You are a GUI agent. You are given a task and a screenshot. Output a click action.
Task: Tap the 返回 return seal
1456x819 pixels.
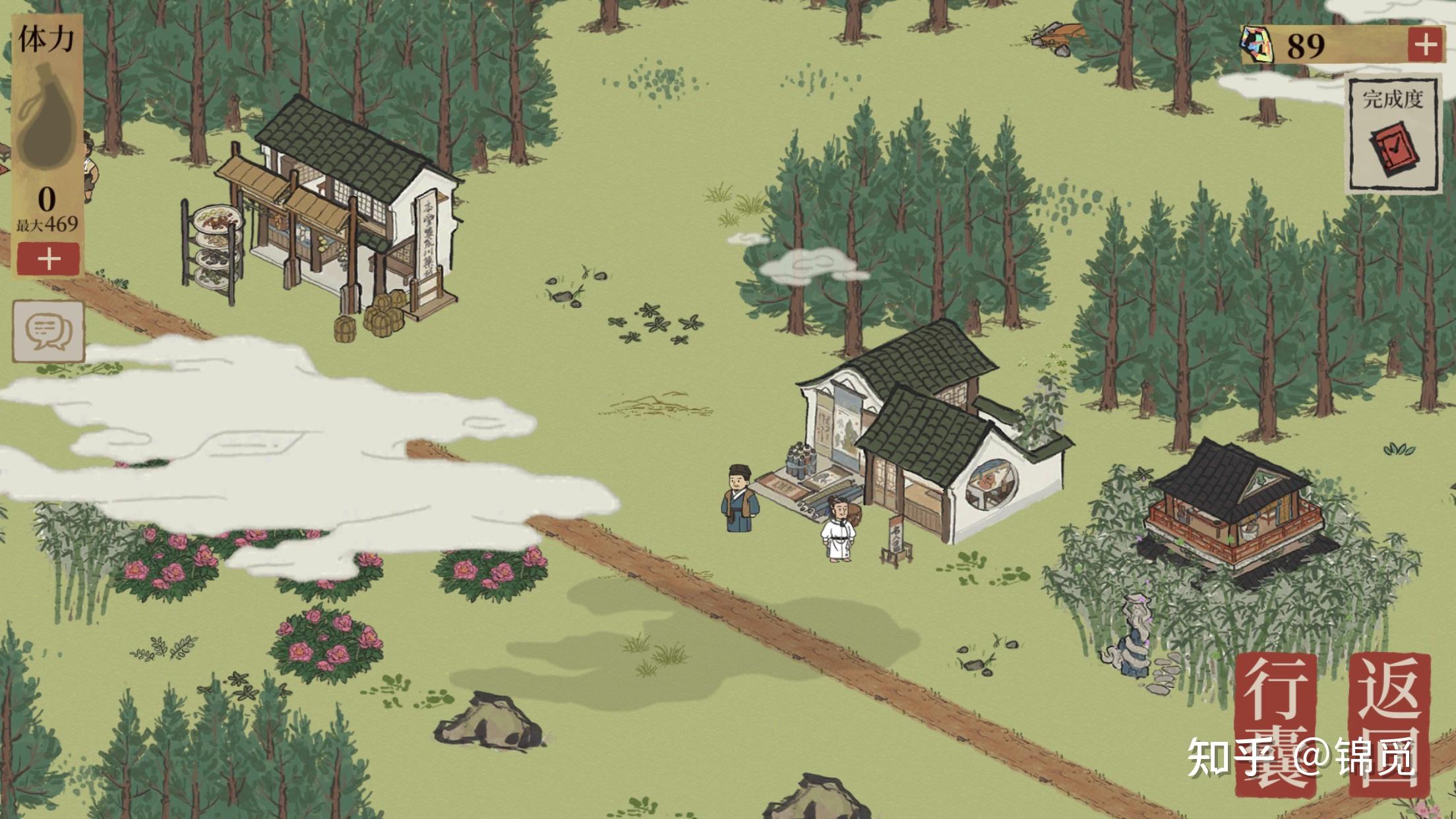[1389, 723]
